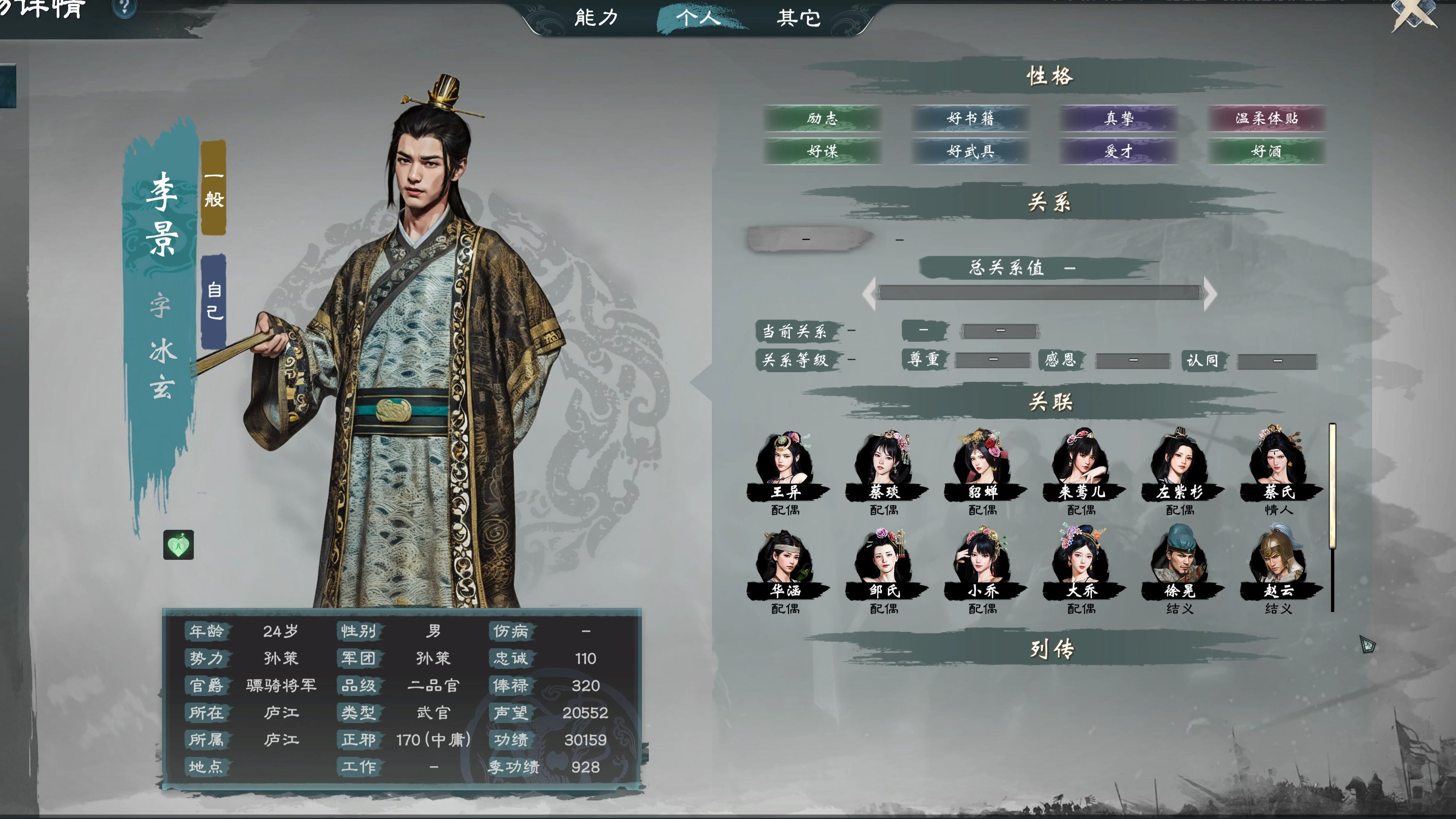This screenshot has width=1456, height=819.
Task: Click the question mark help icon
Action: [x=125, y=8]
